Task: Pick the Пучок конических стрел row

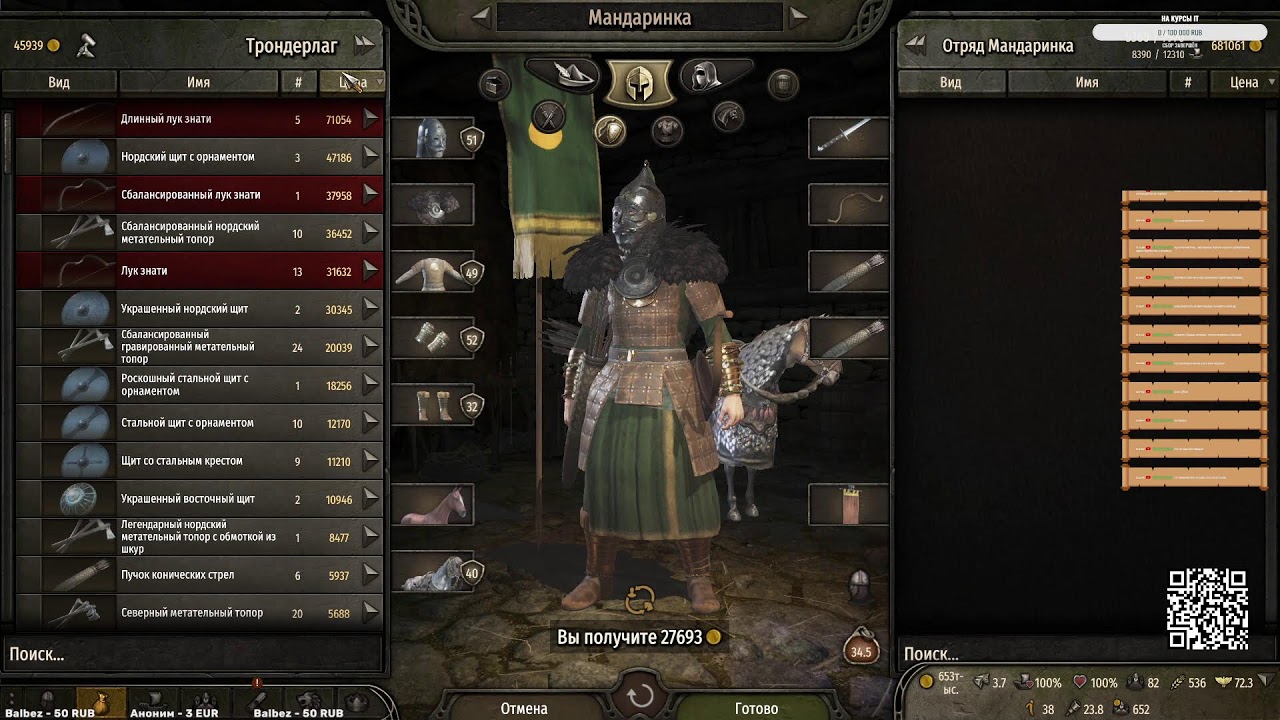Action: click(x=199, y=575)
